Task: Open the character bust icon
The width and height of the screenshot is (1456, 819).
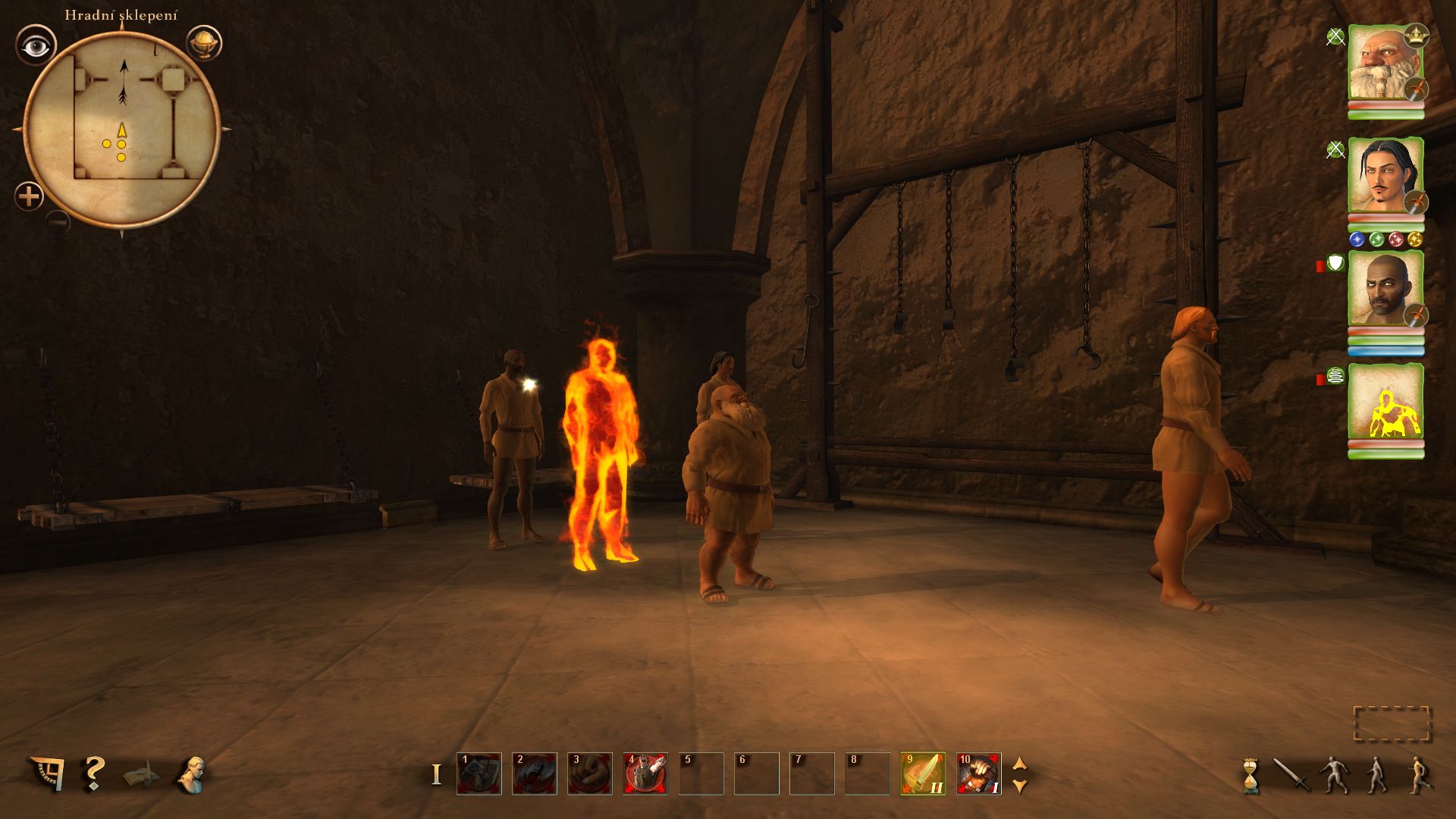Action: point(193,774)
